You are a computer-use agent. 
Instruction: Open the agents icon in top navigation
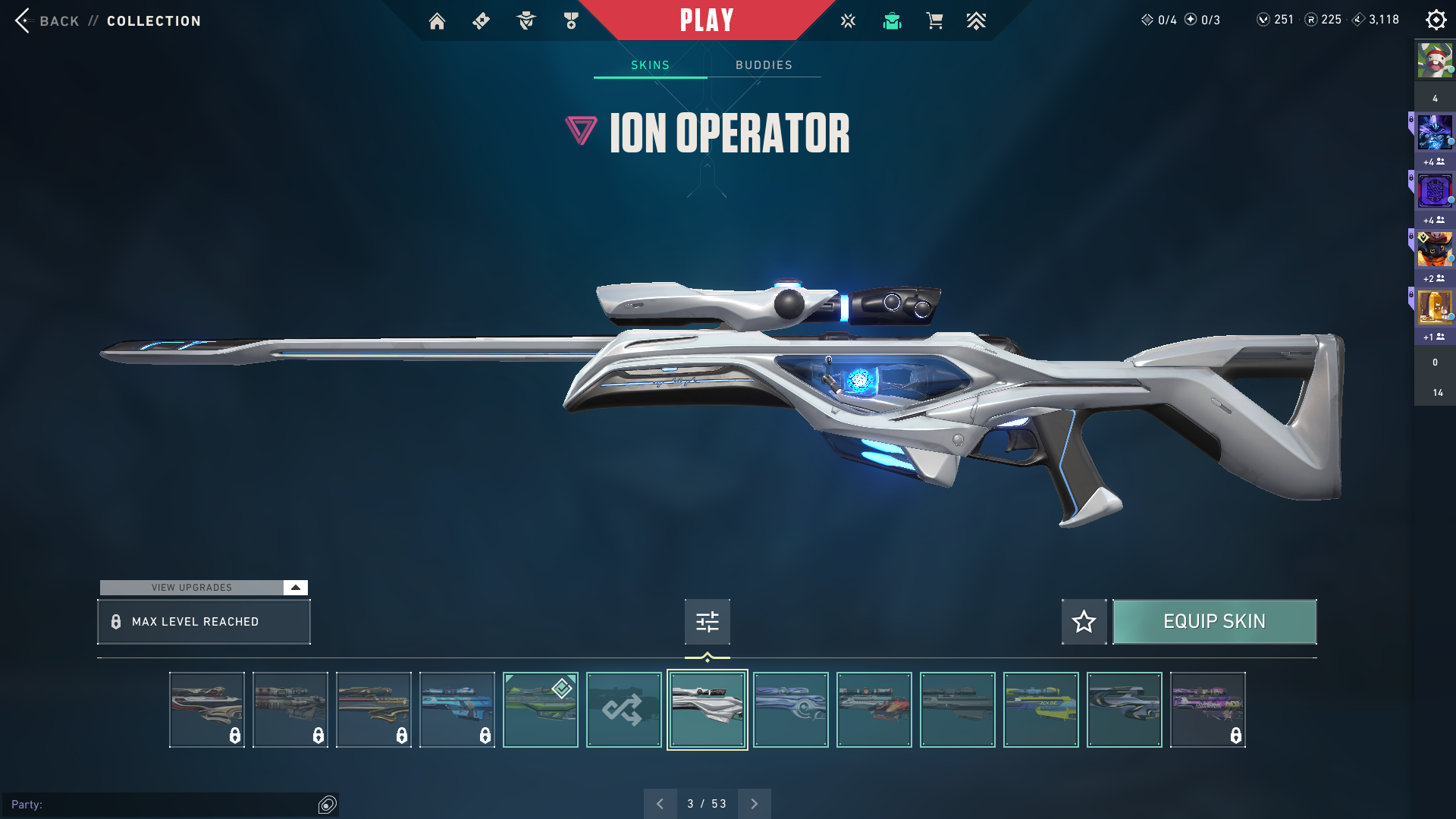[x=526, y=21]
